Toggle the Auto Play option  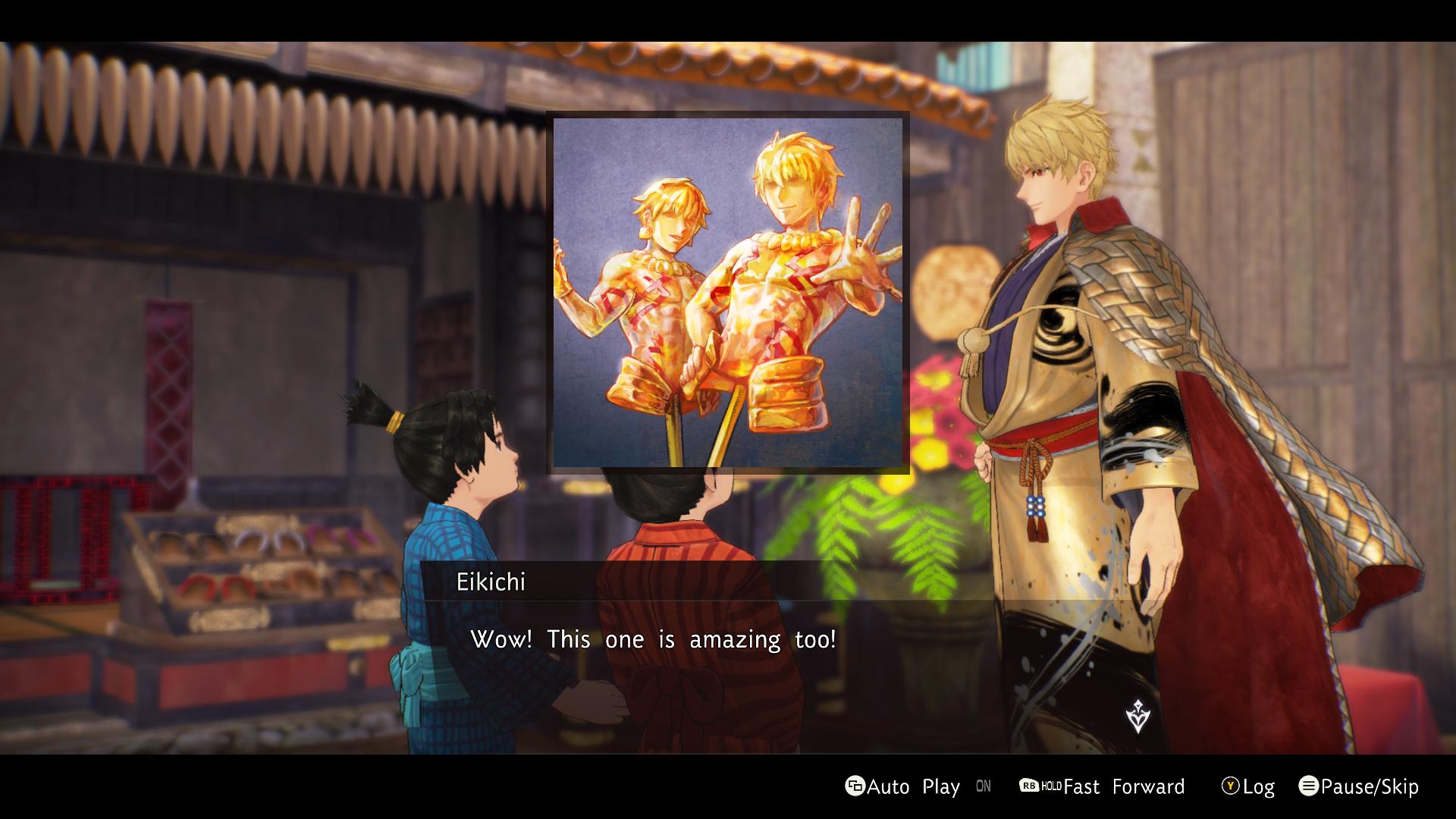pyautogui.click(x=902, y=786)
